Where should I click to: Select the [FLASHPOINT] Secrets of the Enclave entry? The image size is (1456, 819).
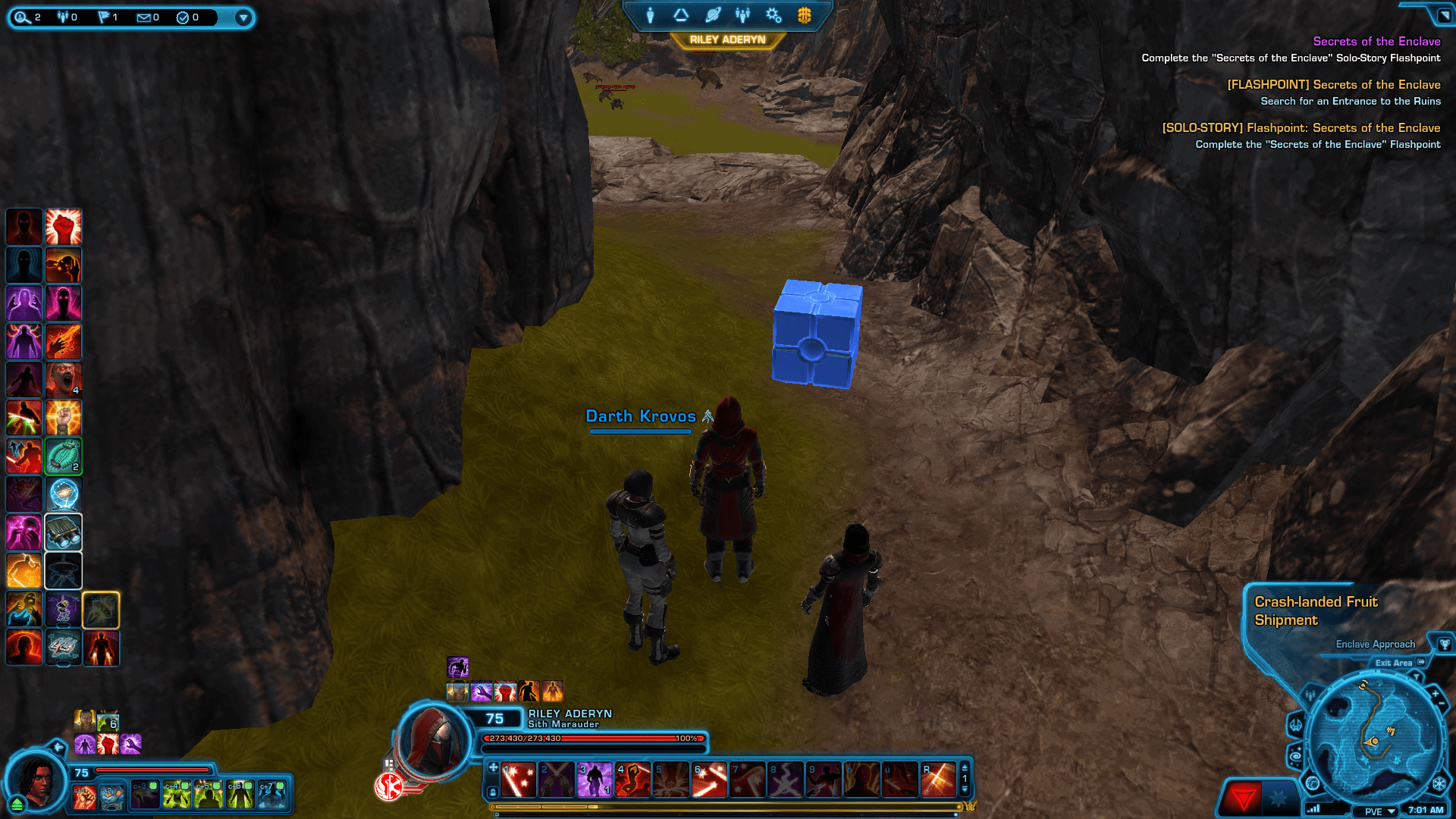1334,84
